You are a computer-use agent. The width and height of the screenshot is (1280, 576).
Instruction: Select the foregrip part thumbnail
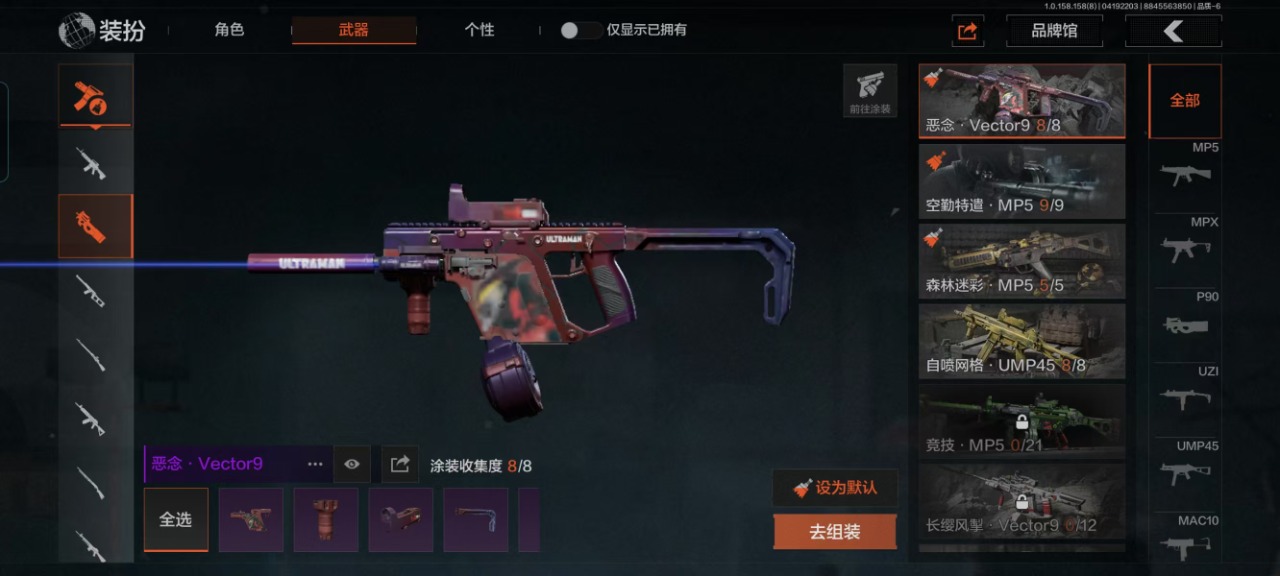[326, 520]
